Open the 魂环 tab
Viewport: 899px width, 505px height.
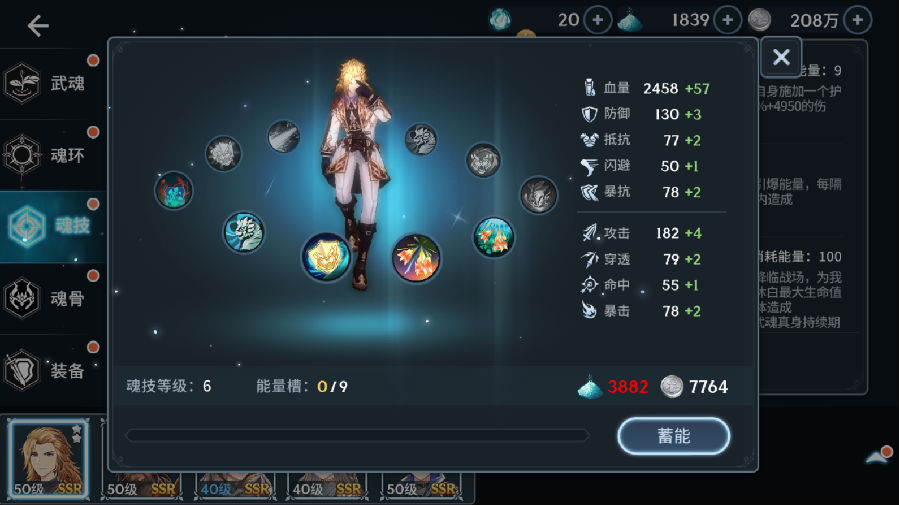[x=52, y=155]
